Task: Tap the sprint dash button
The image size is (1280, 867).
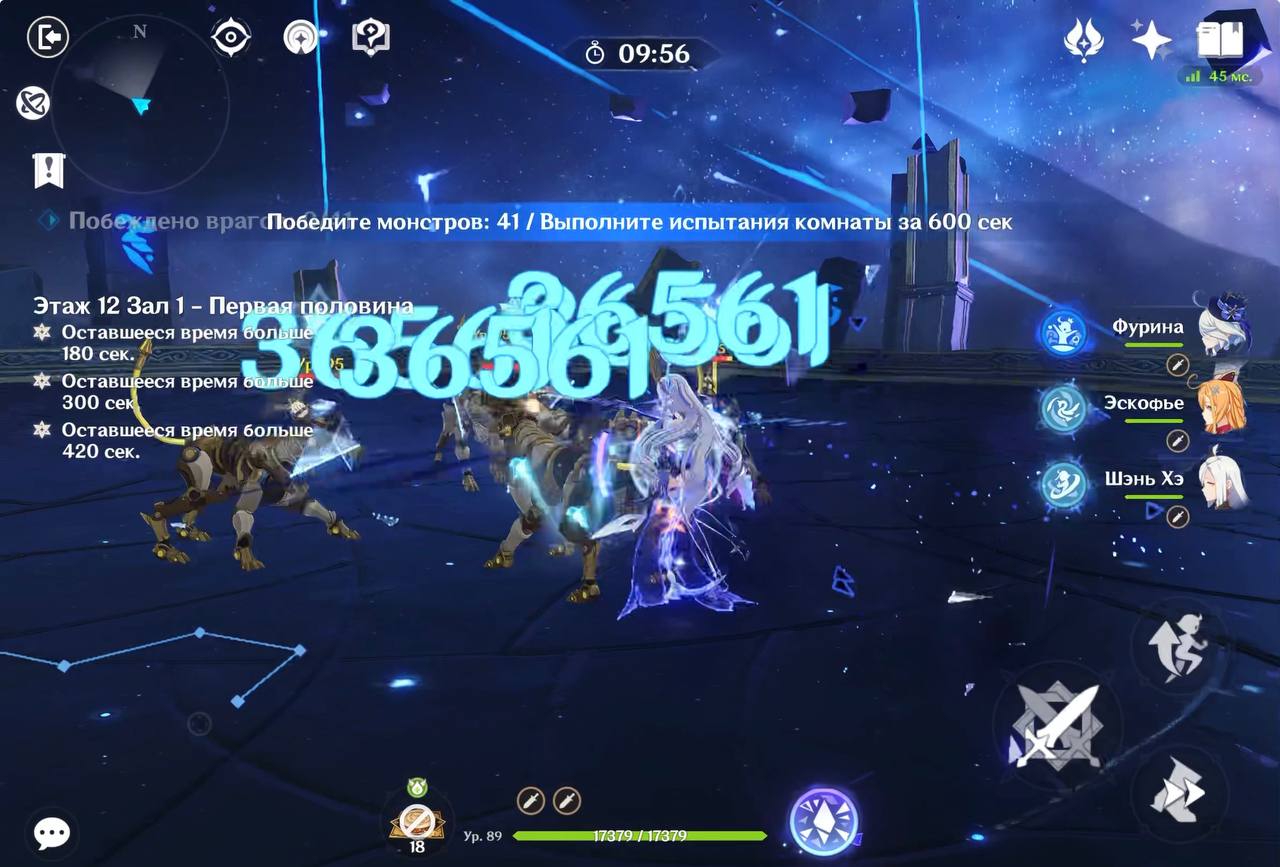Action: click(1177, 792)
